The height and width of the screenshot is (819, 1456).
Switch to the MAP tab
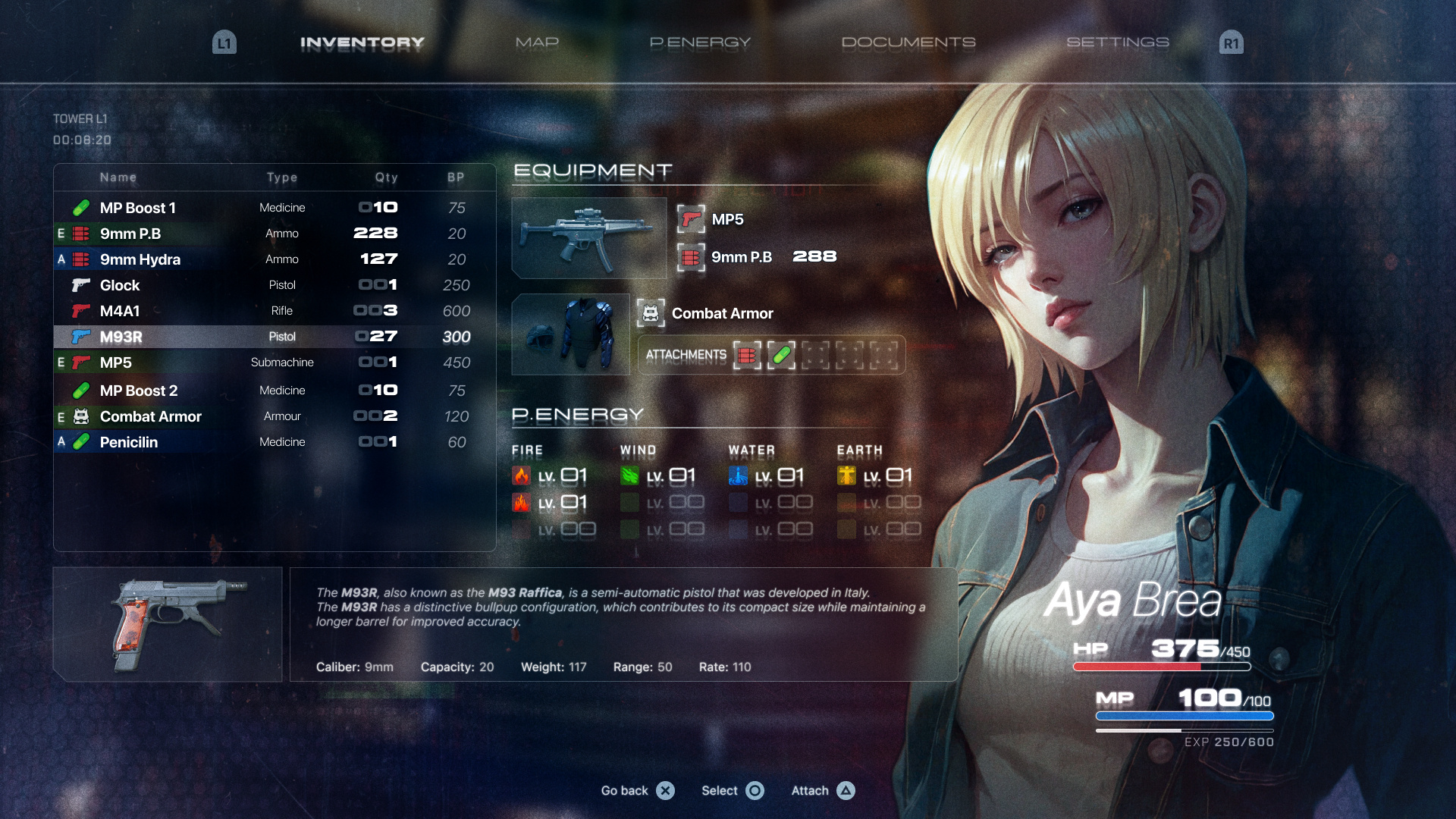pos(537,42)
